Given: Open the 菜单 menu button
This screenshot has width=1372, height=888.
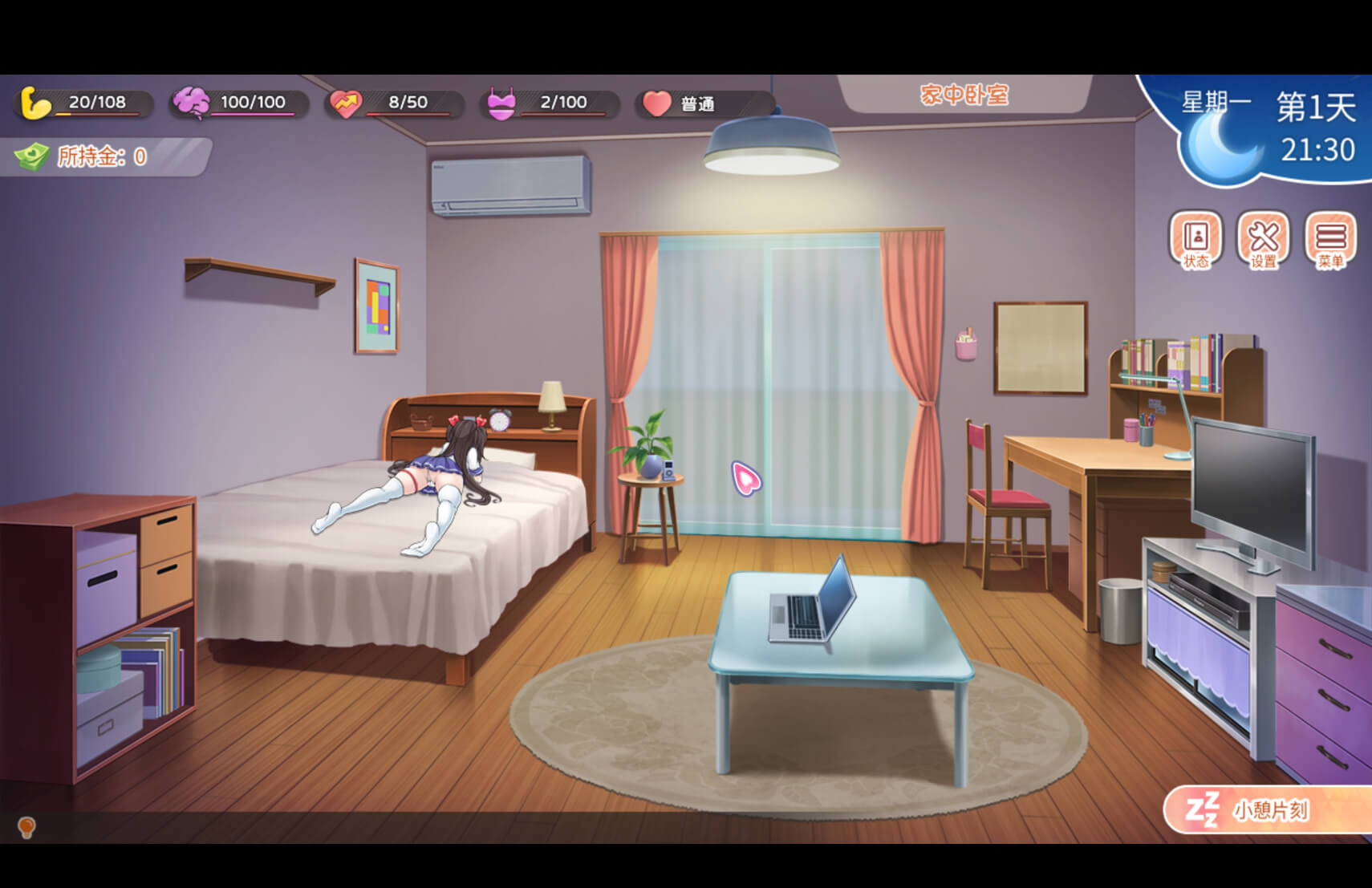Looking at the screenshot, I should pyautogui.click(x=1330, y=240).
